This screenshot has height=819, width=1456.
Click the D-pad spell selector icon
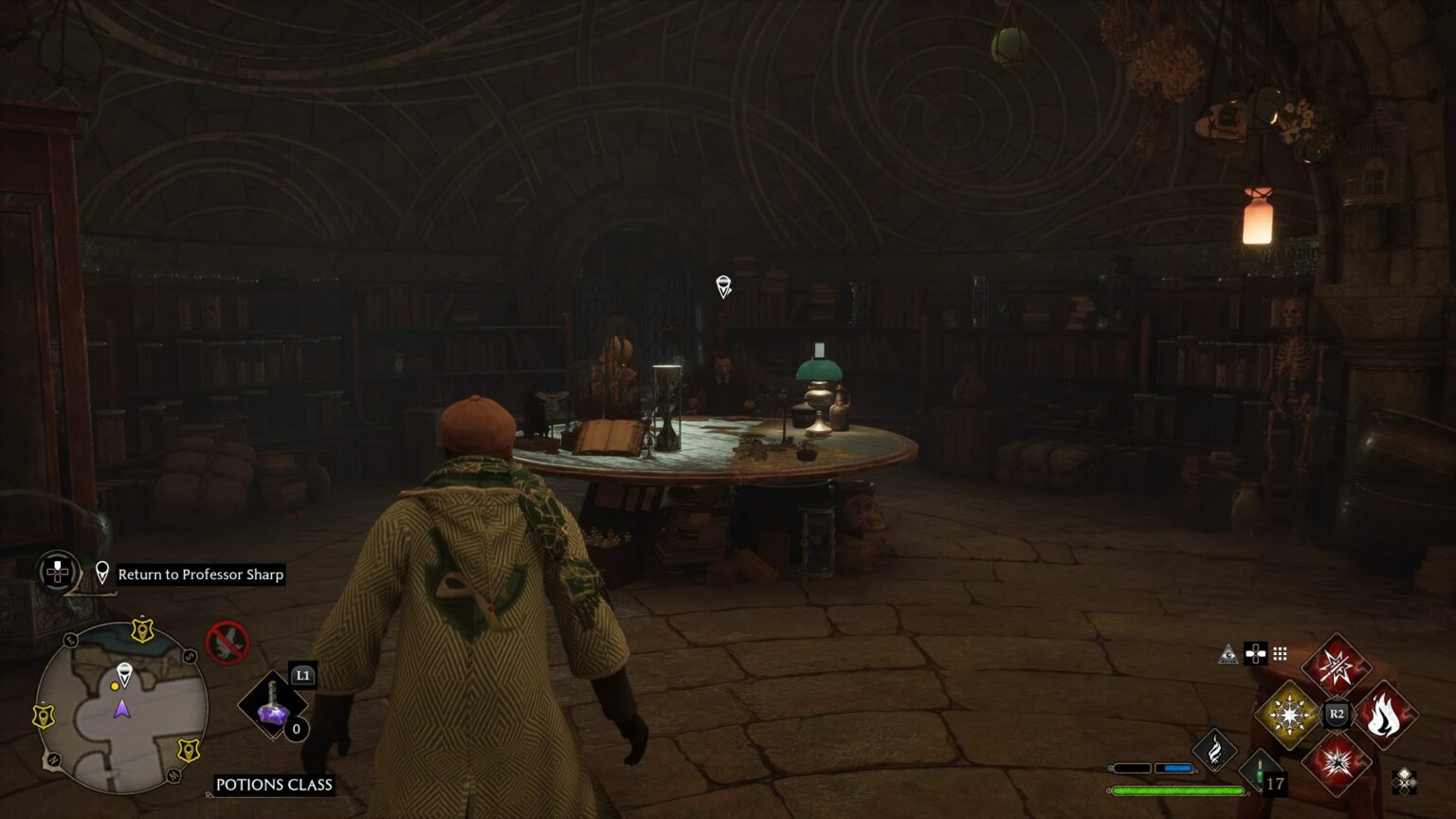[1255, 654]
